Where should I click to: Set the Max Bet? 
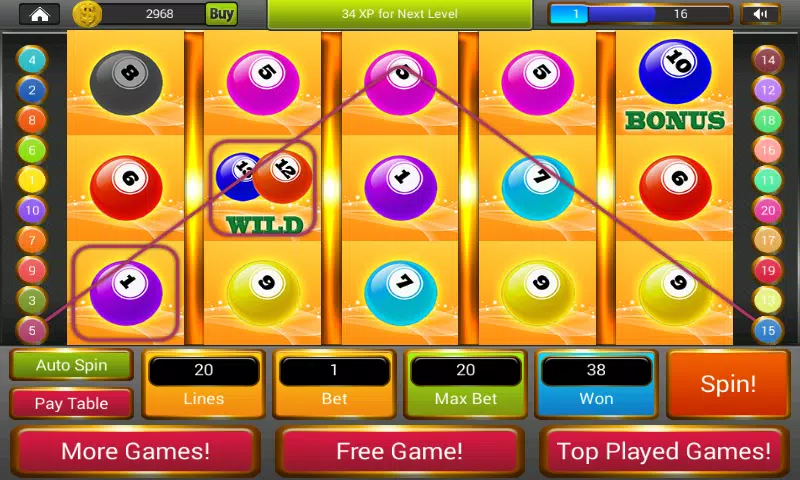point(465,383)
